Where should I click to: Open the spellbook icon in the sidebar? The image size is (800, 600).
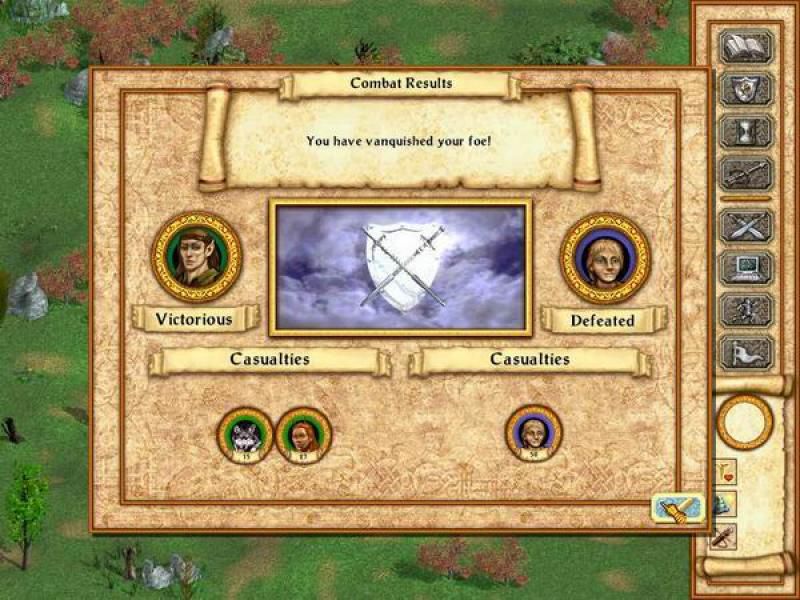746,48
